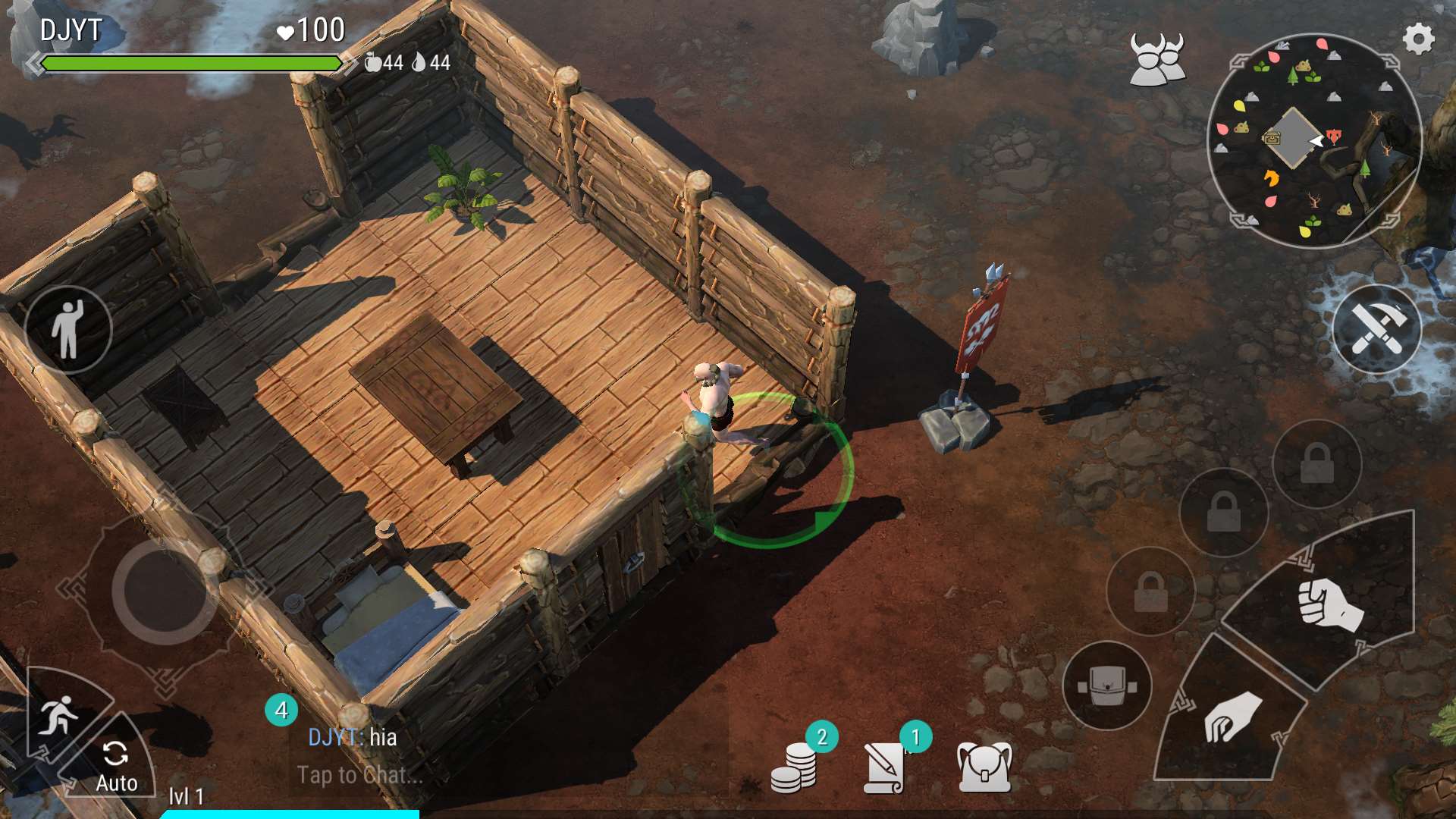Screen dimensions: 1456x819
Task: Tap the hand interact button
Action: click(1230, 717)
